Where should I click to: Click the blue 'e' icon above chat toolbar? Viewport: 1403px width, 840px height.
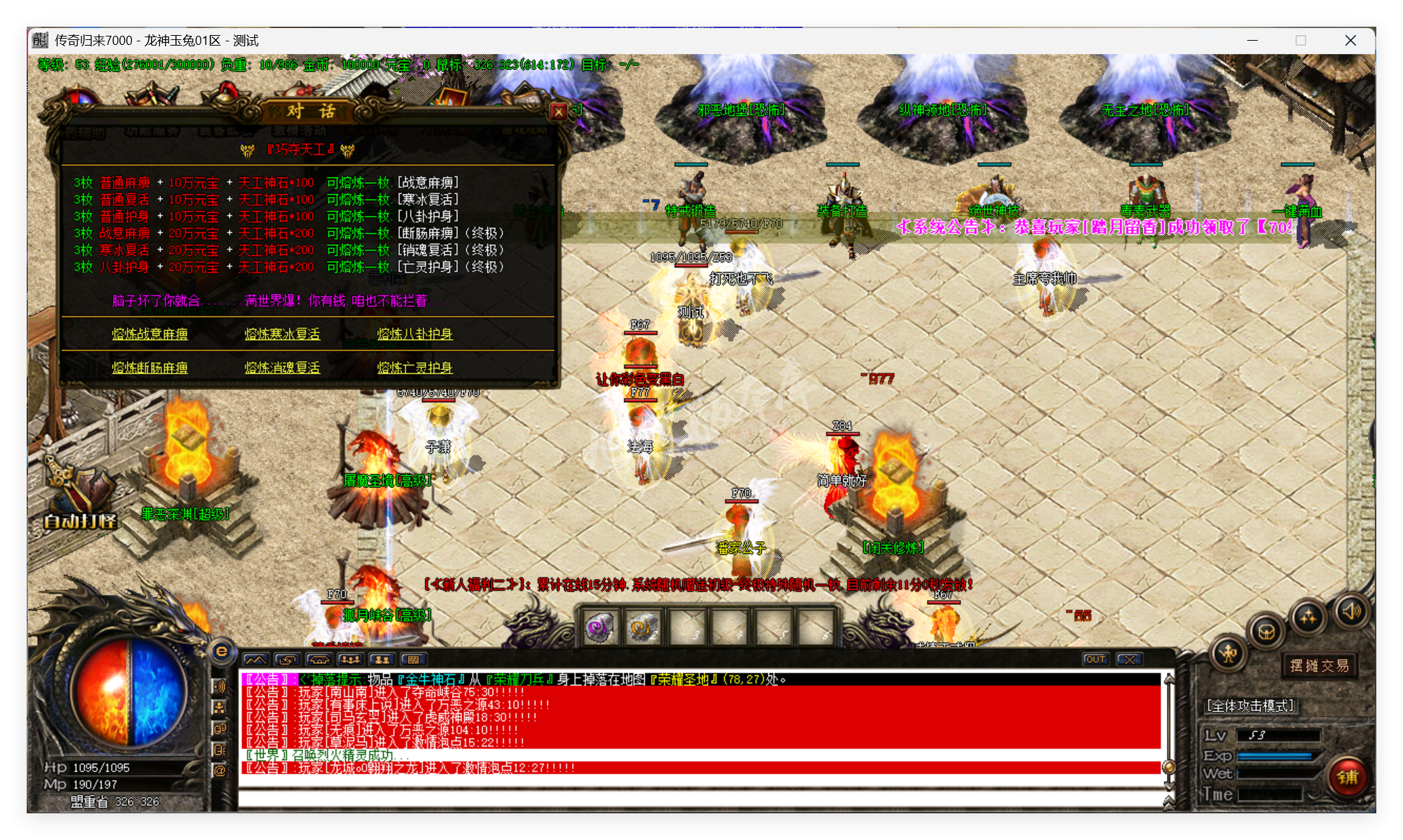tap(221, 651)
